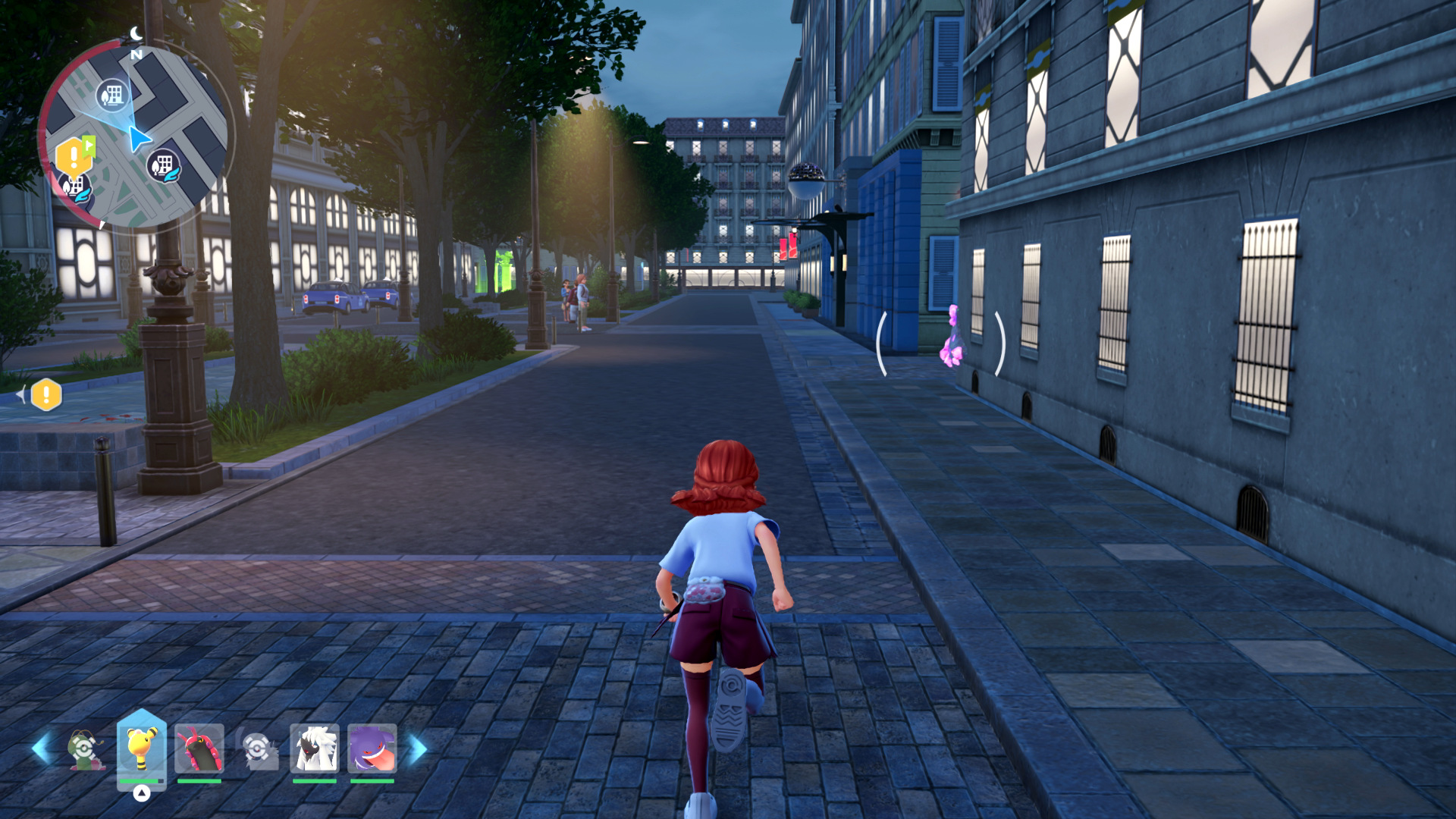The height and width of the screenshot is (819, 1456).
Task: Switch to the white Zoroark party slot
Action: (314, 748)
